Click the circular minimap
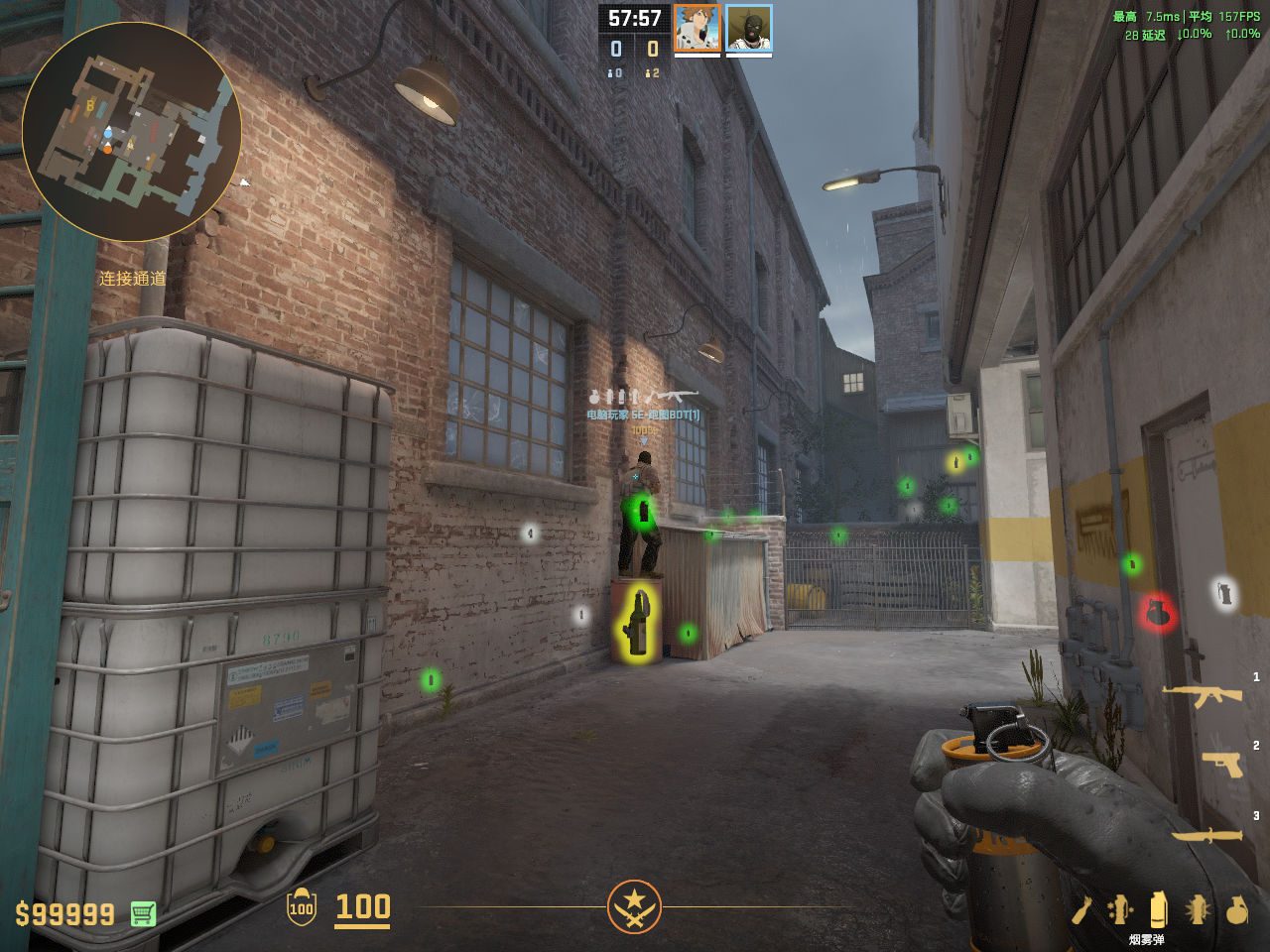 click(131, 131)
